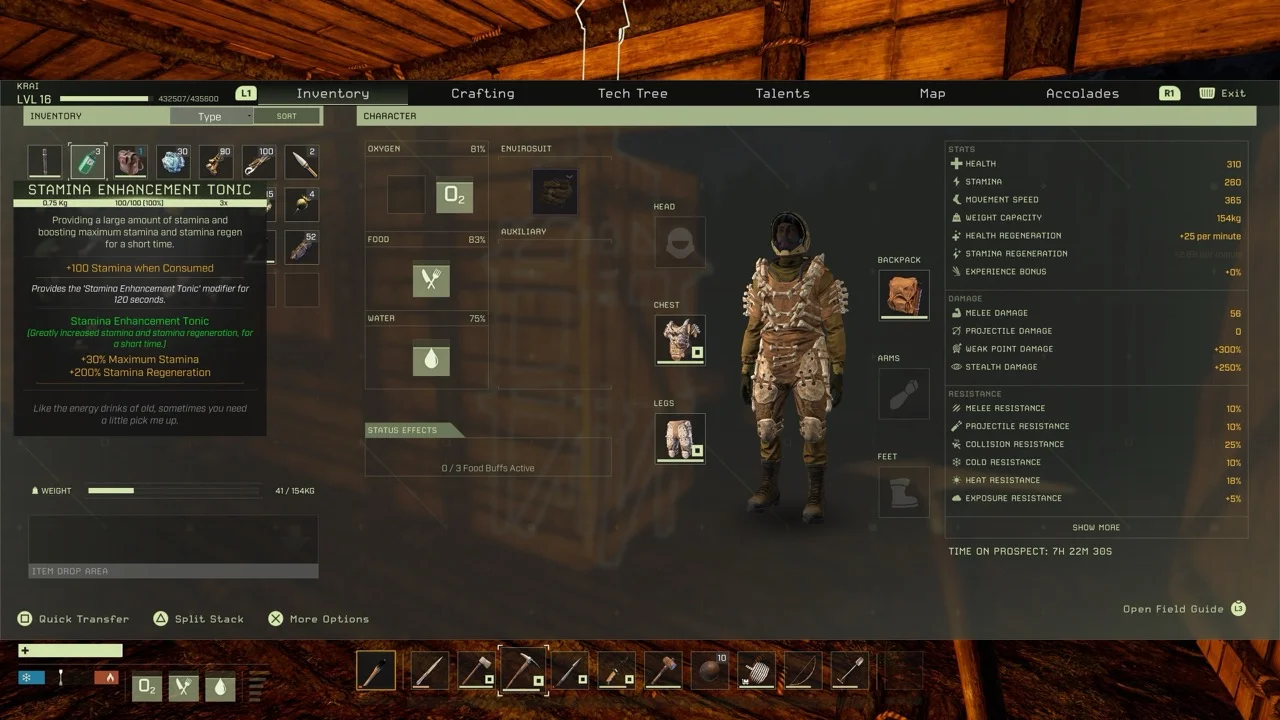Go to the Talents tab
Image resolution: width=1280 pixels, height=720 pixels.
click(782, 93)
